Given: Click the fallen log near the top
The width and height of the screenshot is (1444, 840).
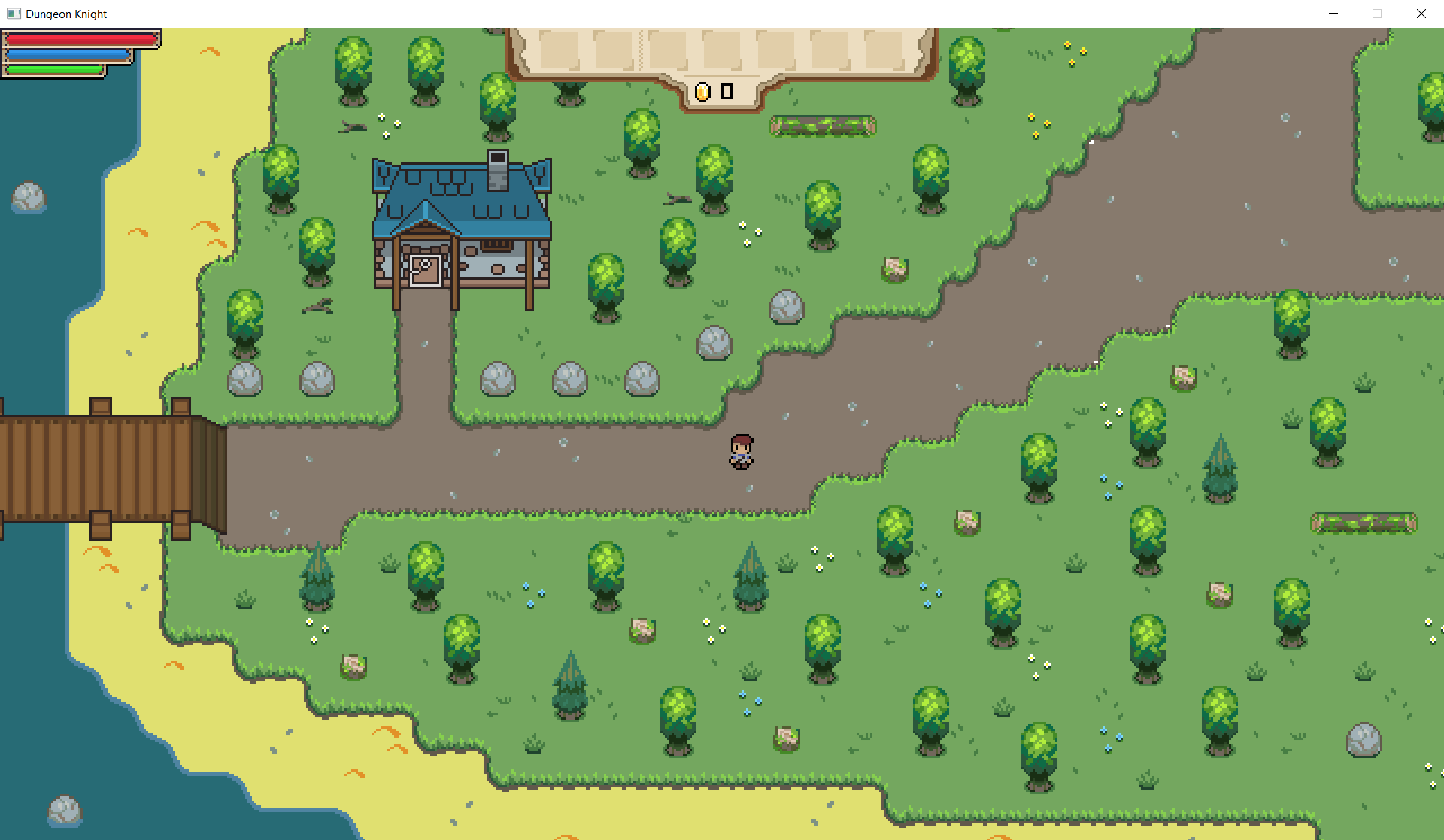Looking at the screenshot, I should 824,125.
